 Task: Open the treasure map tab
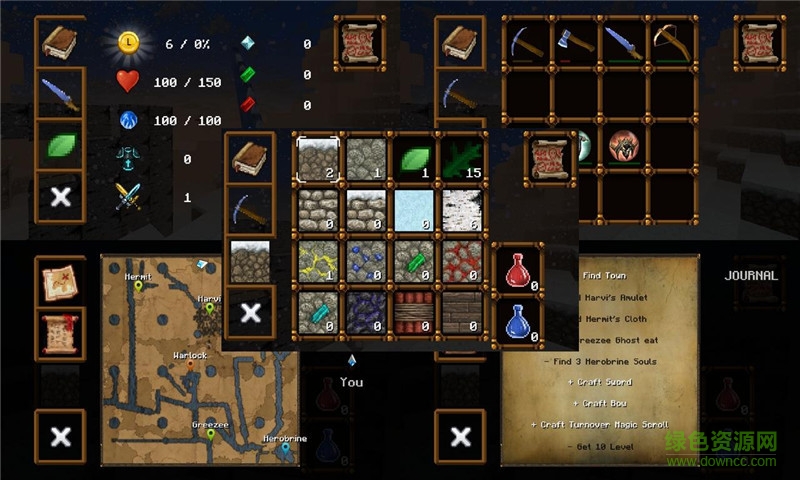pos(59,283)
